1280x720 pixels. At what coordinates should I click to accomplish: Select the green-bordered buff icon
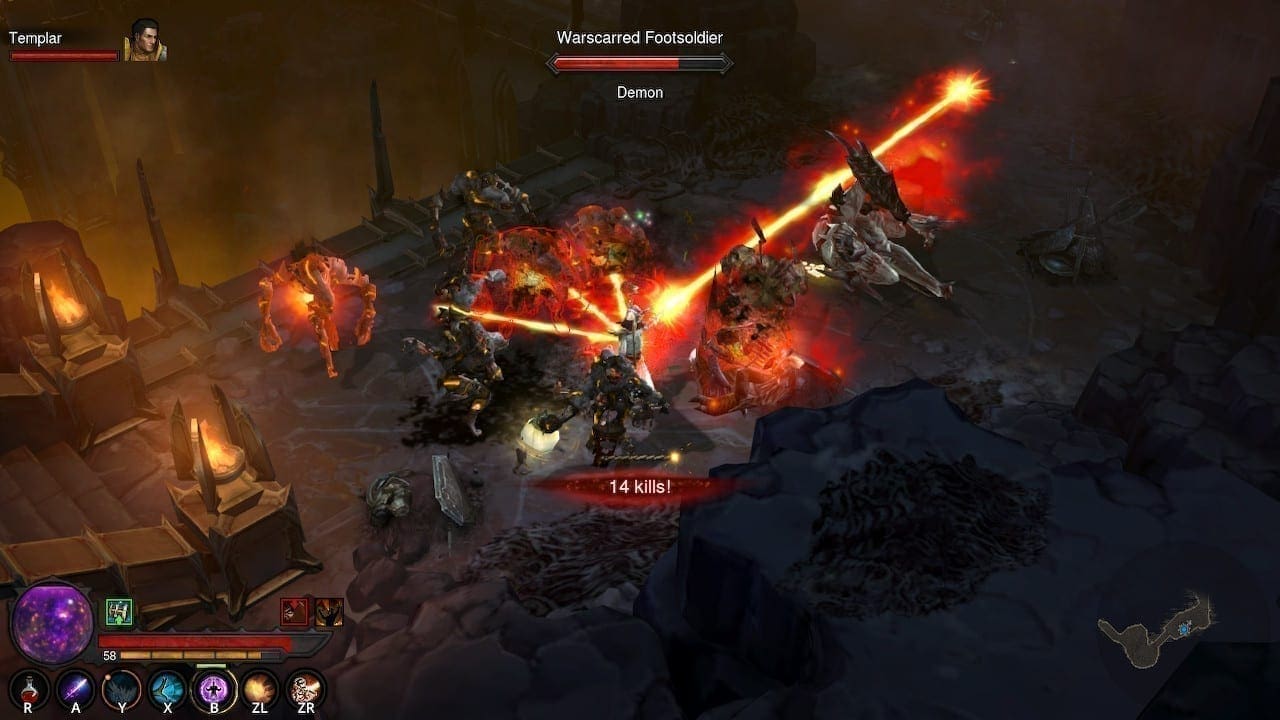(119, 611)
